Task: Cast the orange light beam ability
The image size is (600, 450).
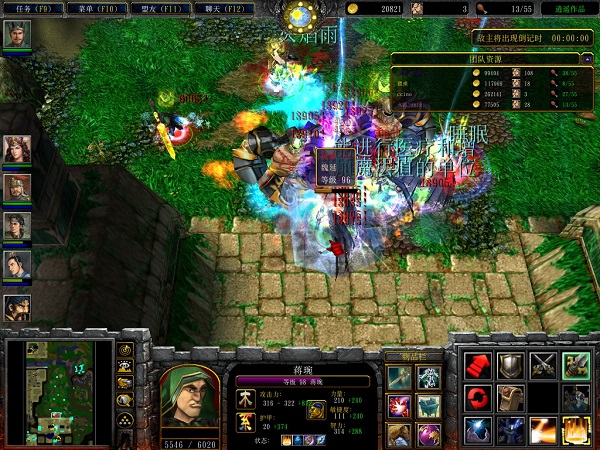Action: point(544,431)
